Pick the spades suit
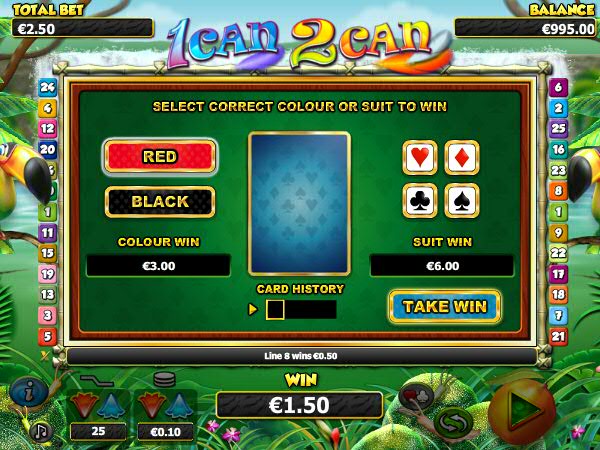Screen dimensions: 600x450 [461, 201]
